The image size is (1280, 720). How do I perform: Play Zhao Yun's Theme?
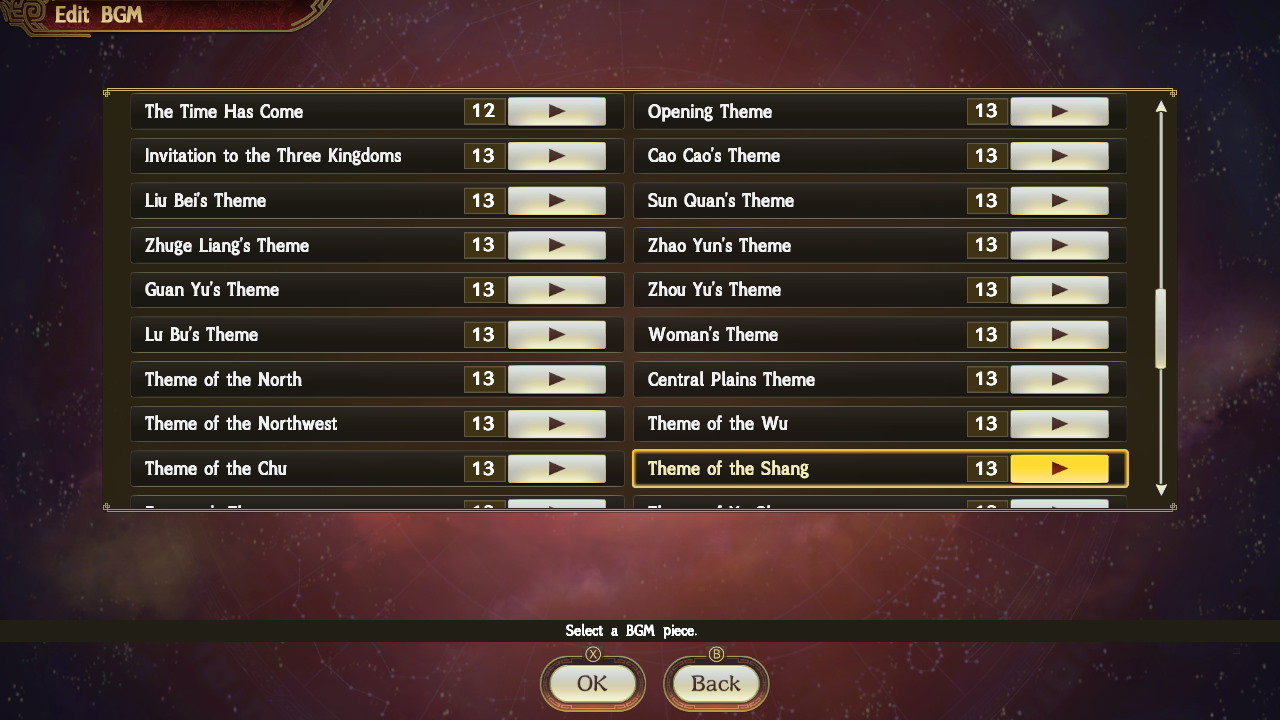1060,245
